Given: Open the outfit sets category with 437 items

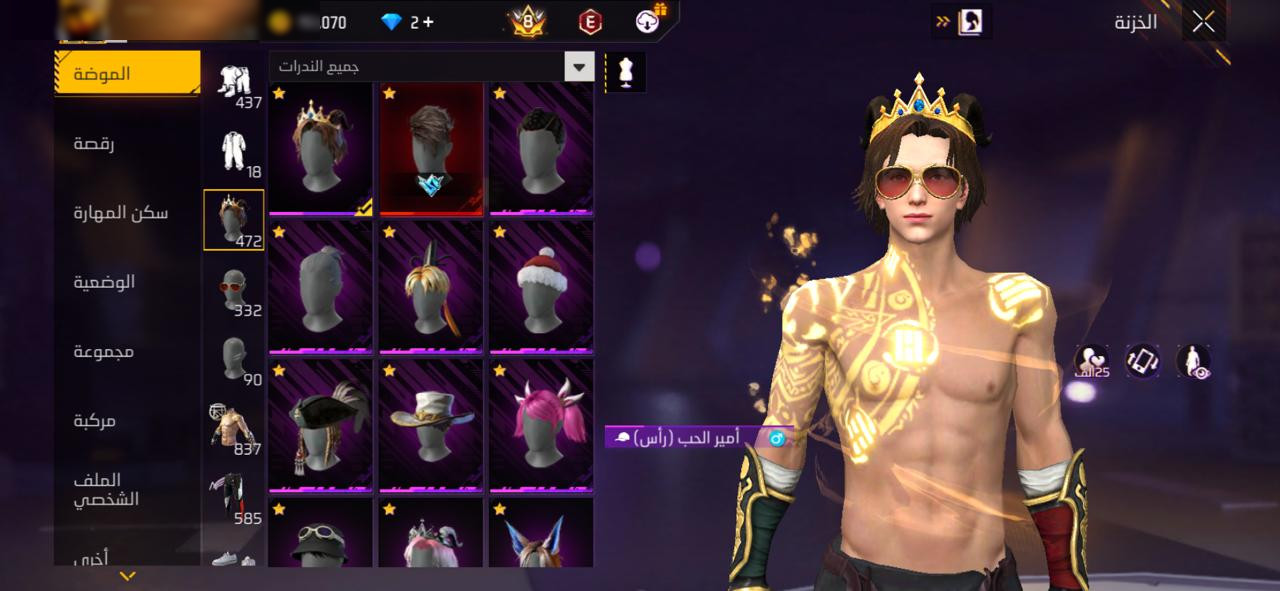Looking at the screenshot, I should tap(234, 85).
